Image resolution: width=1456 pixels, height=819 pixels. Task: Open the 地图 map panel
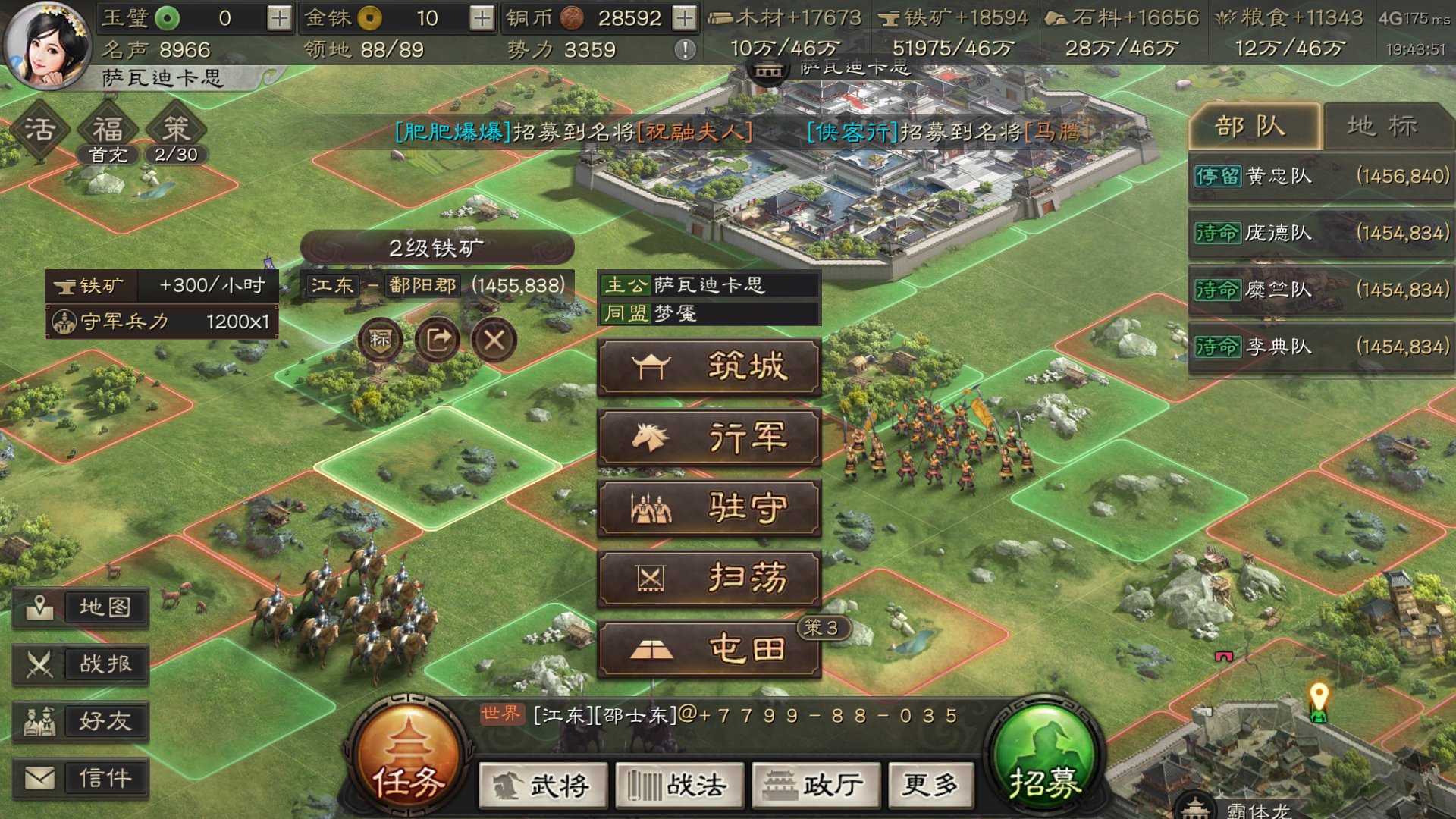coord(81,607)
